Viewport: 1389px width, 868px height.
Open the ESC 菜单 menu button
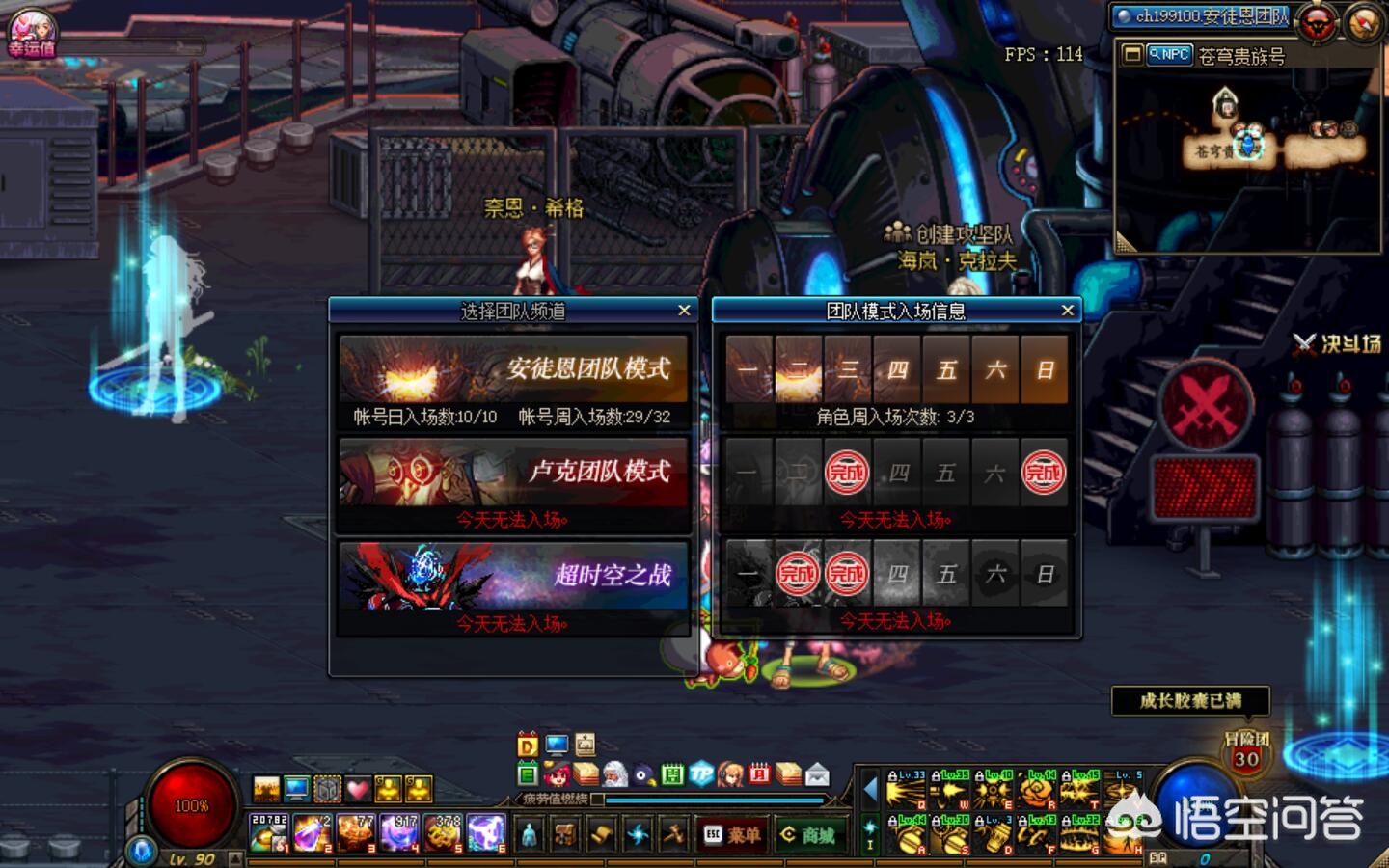pos(732,835)
